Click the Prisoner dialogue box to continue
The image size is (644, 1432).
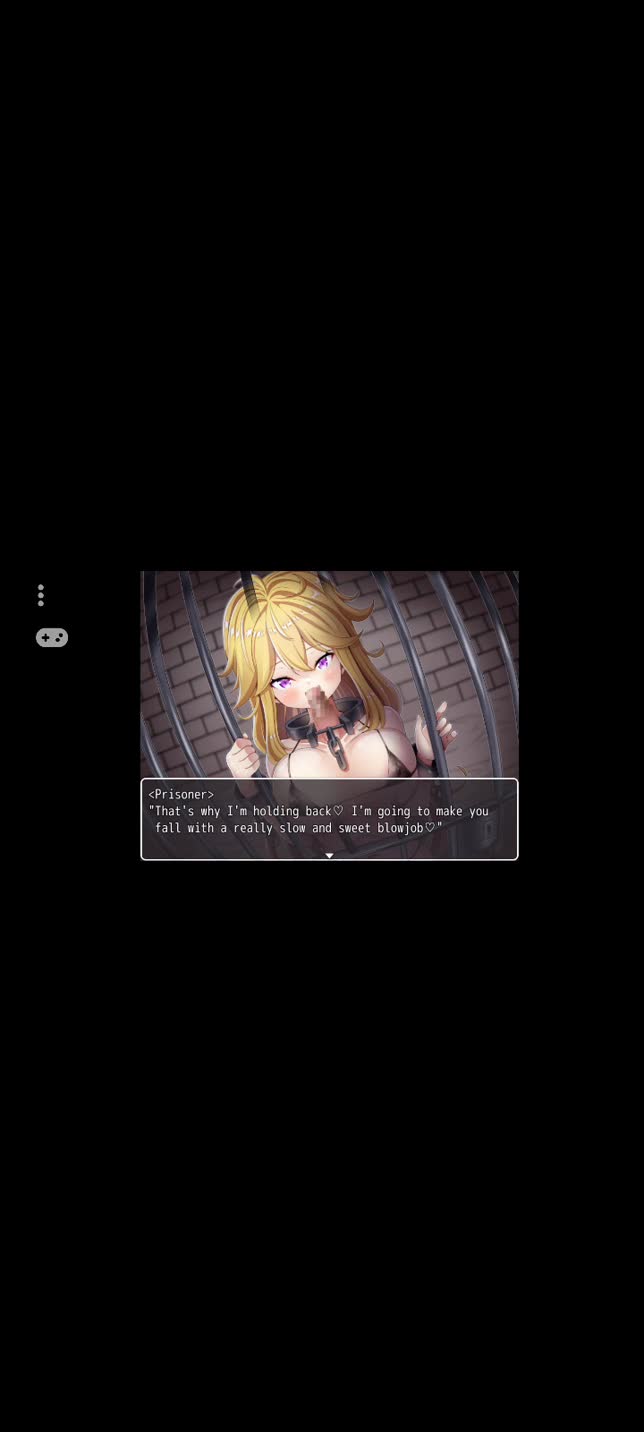(329, 818)
